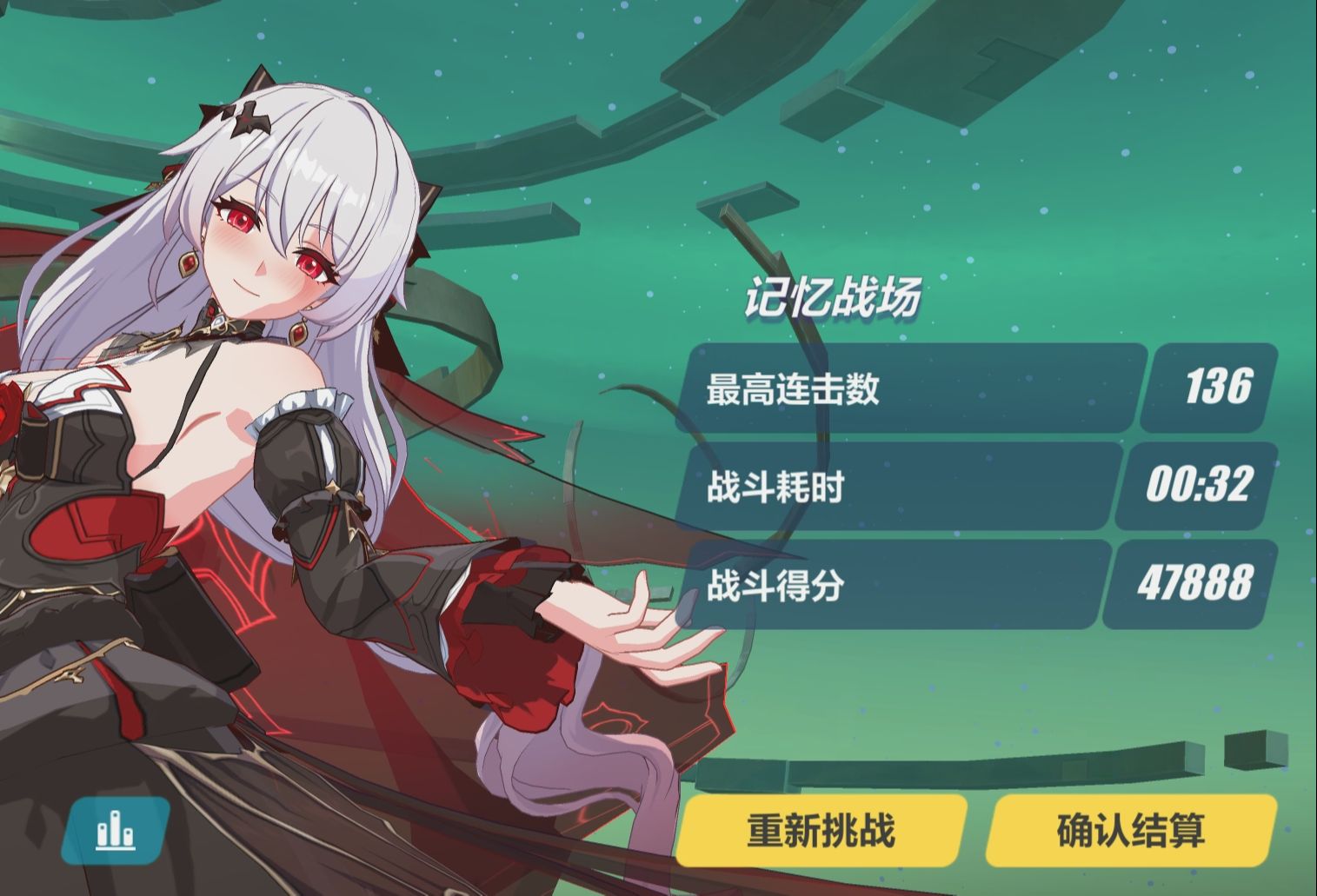The width and height of the screenshot is (1317, 896).
Task: Click the battle time 00:32
Action: point(1201,488)
